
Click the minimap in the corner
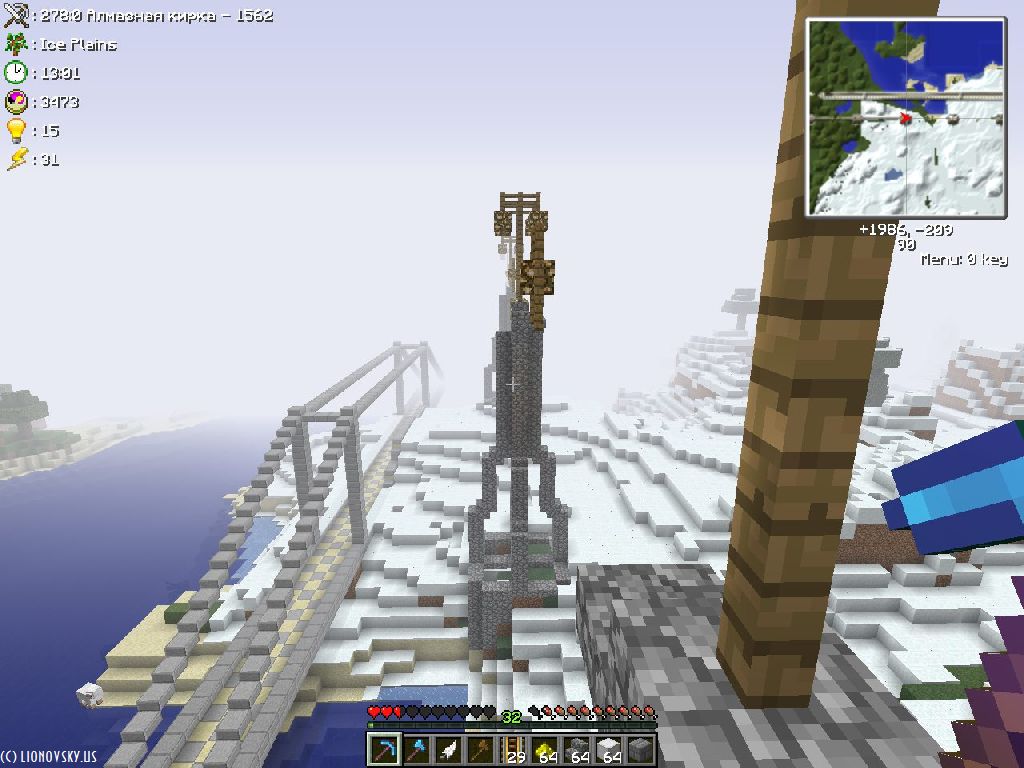click(x=905, y=117)
